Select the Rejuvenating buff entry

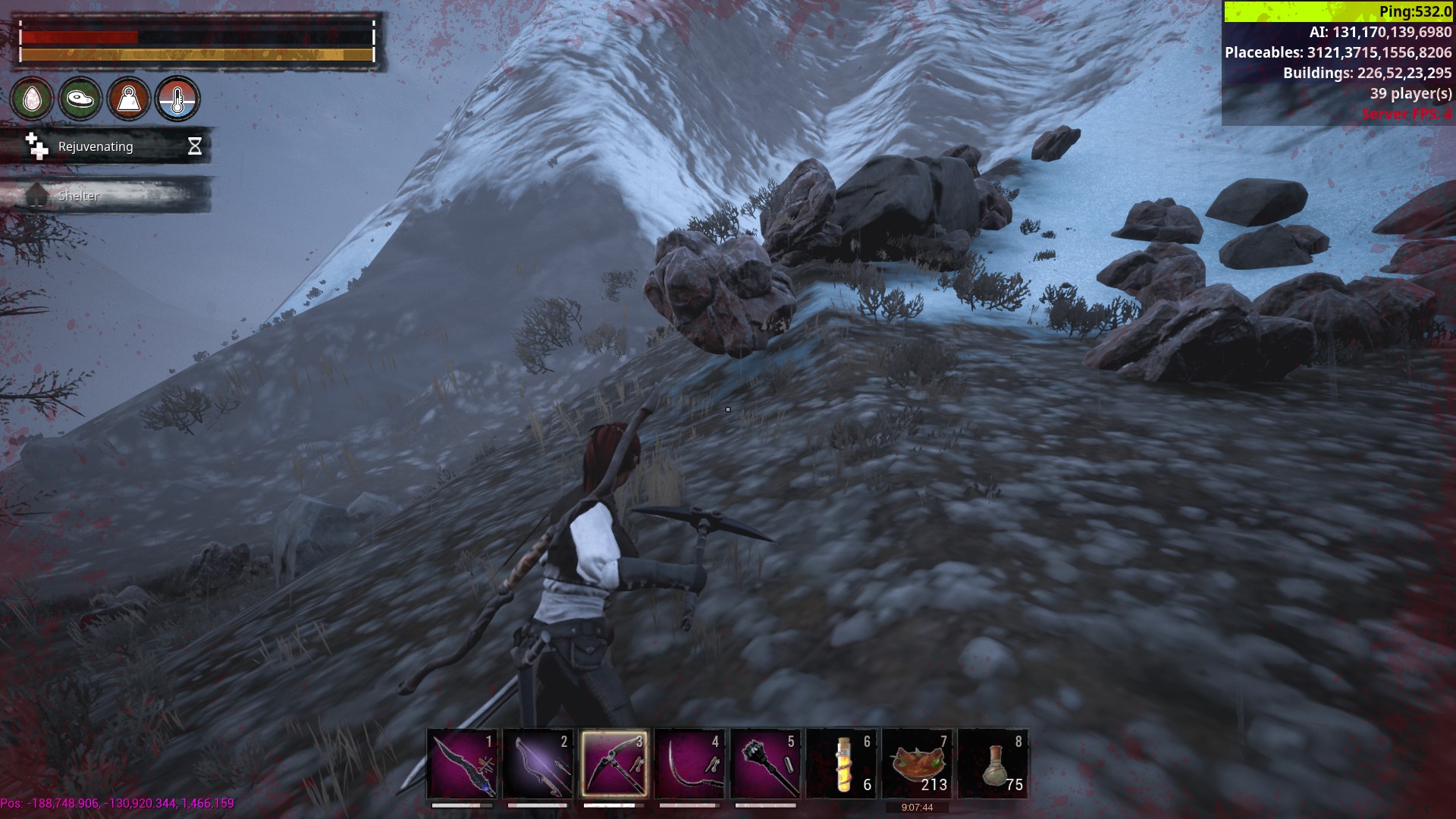pyautogui.click(x=106, y=146)
